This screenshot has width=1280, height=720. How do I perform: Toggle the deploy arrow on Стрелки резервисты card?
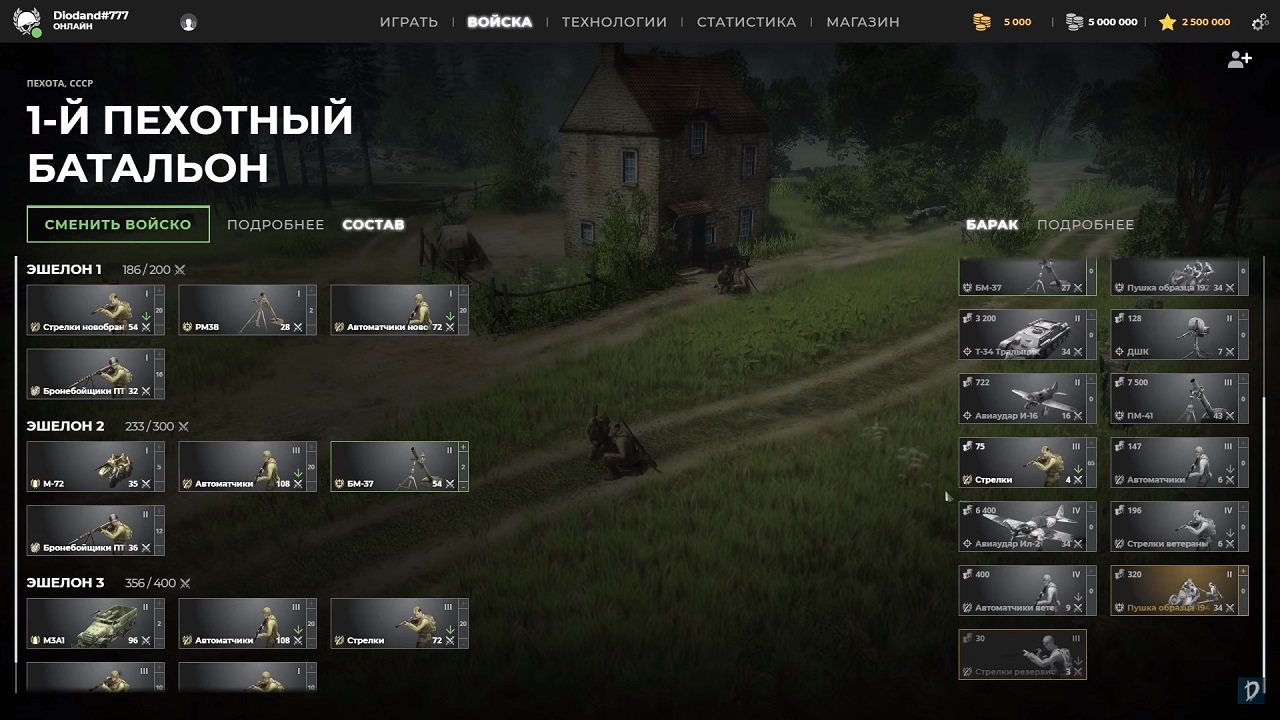[x=1077, y=660]
